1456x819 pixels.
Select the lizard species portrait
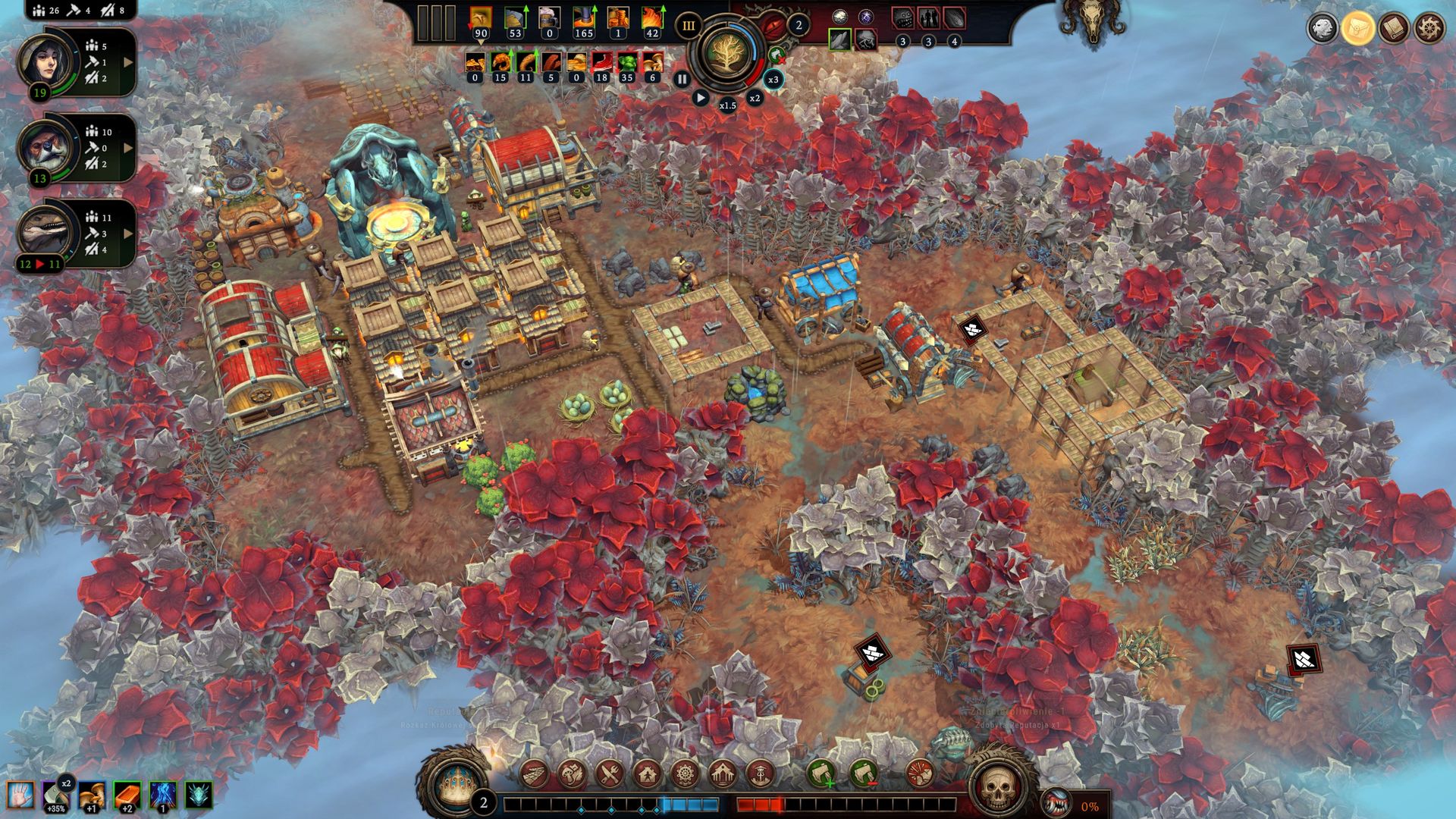[49, 231]
